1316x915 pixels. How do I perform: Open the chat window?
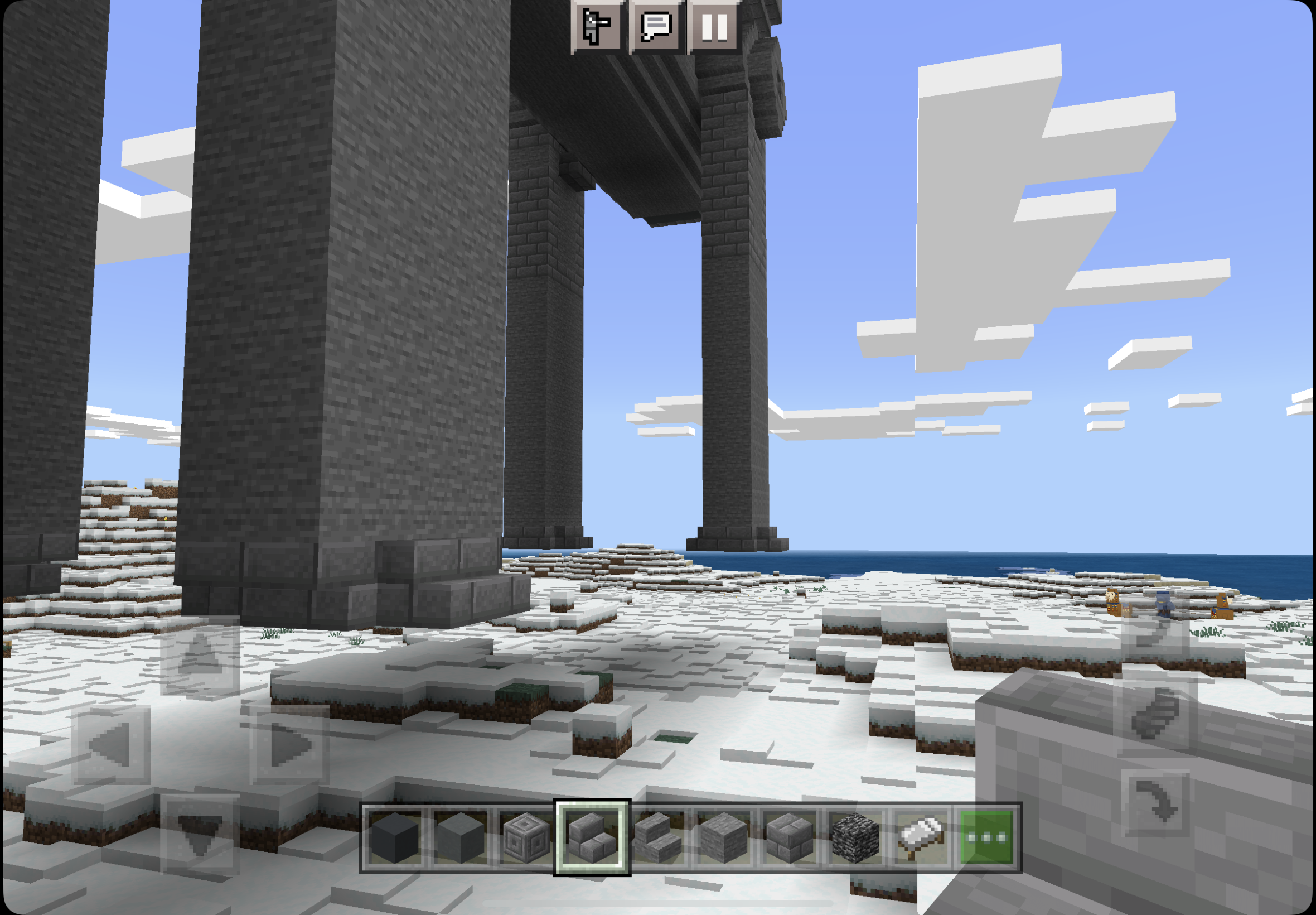[x=656, y=26]
